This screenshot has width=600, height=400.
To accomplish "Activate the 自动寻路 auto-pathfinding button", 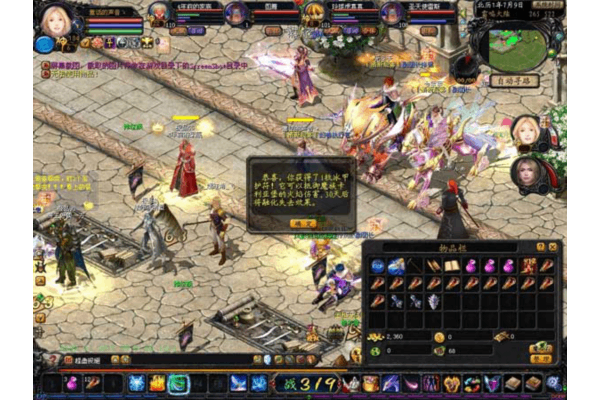I will click(x=516, y=80).
